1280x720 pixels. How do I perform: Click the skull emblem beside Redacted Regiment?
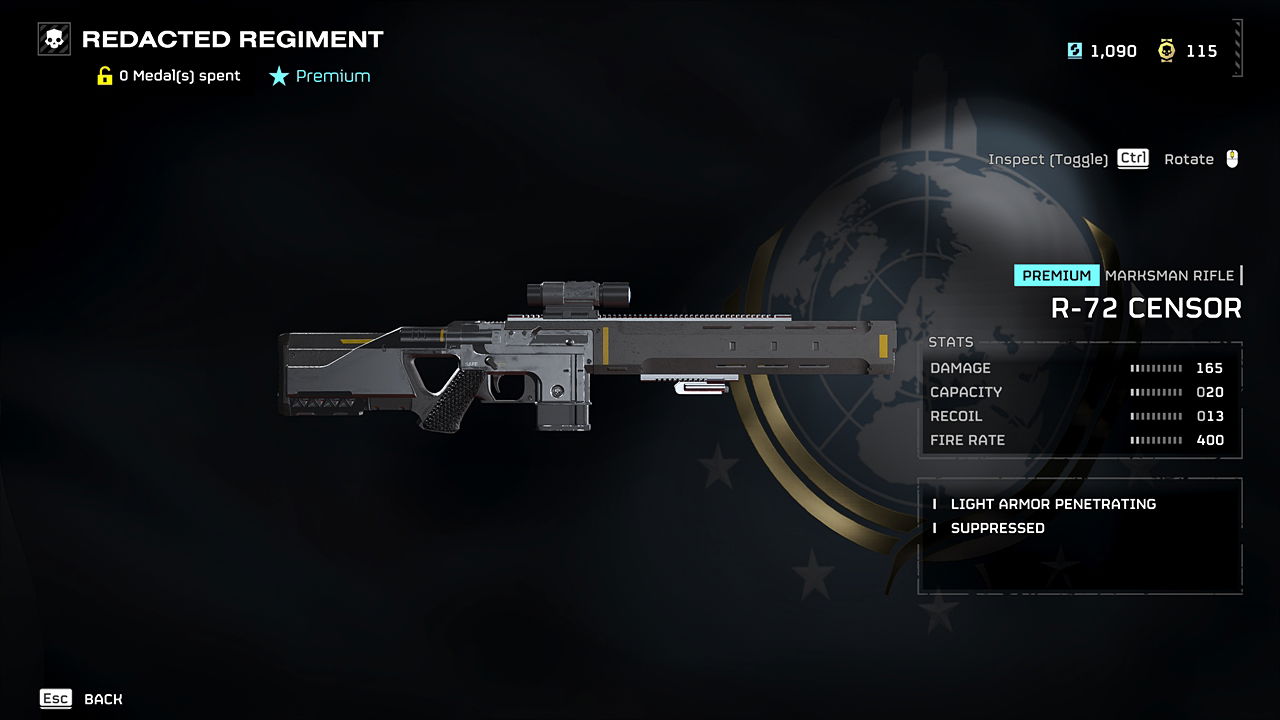point(52,39)
